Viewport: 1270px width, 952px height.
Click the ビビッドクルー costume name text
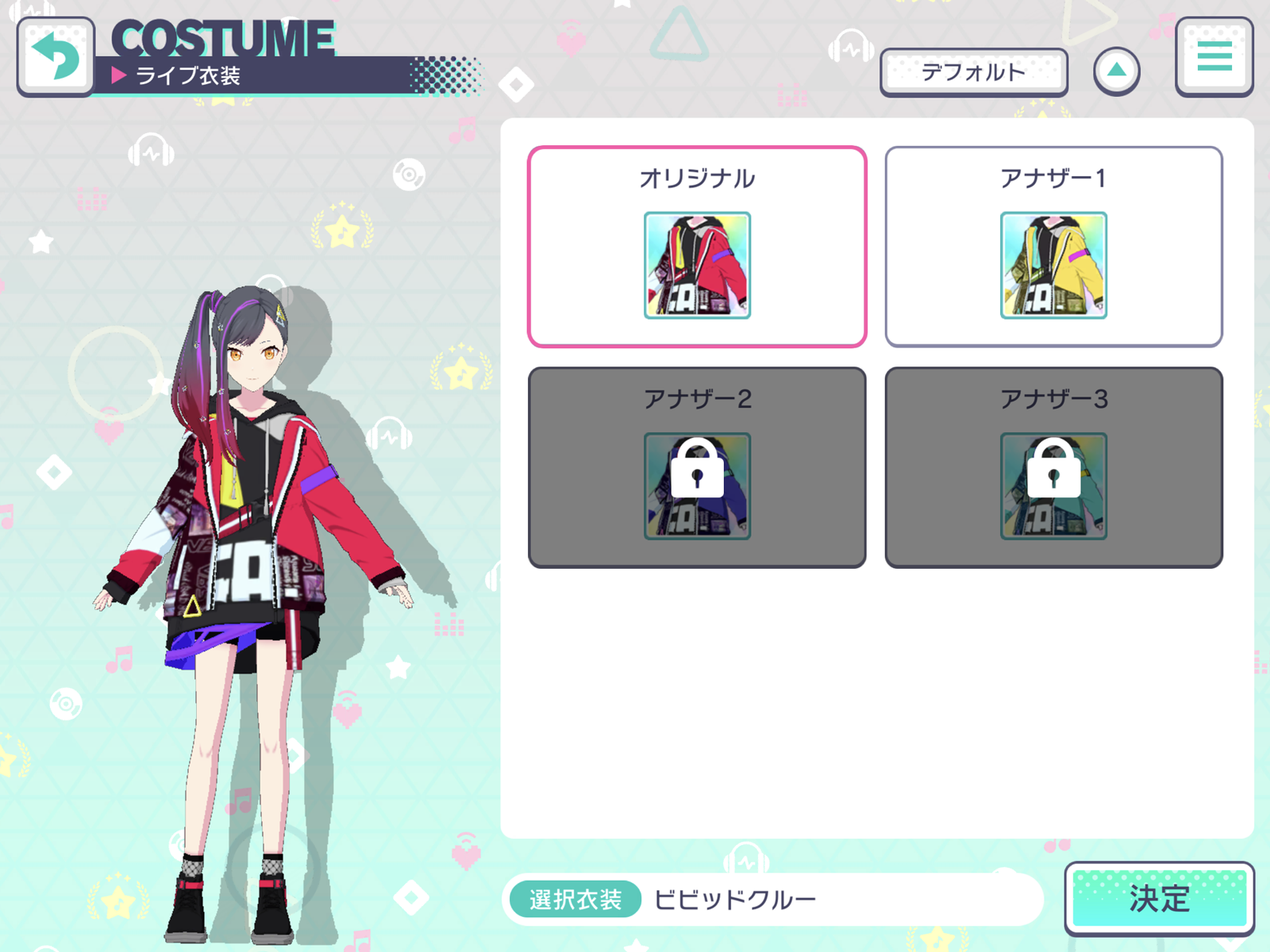[735, 899]
